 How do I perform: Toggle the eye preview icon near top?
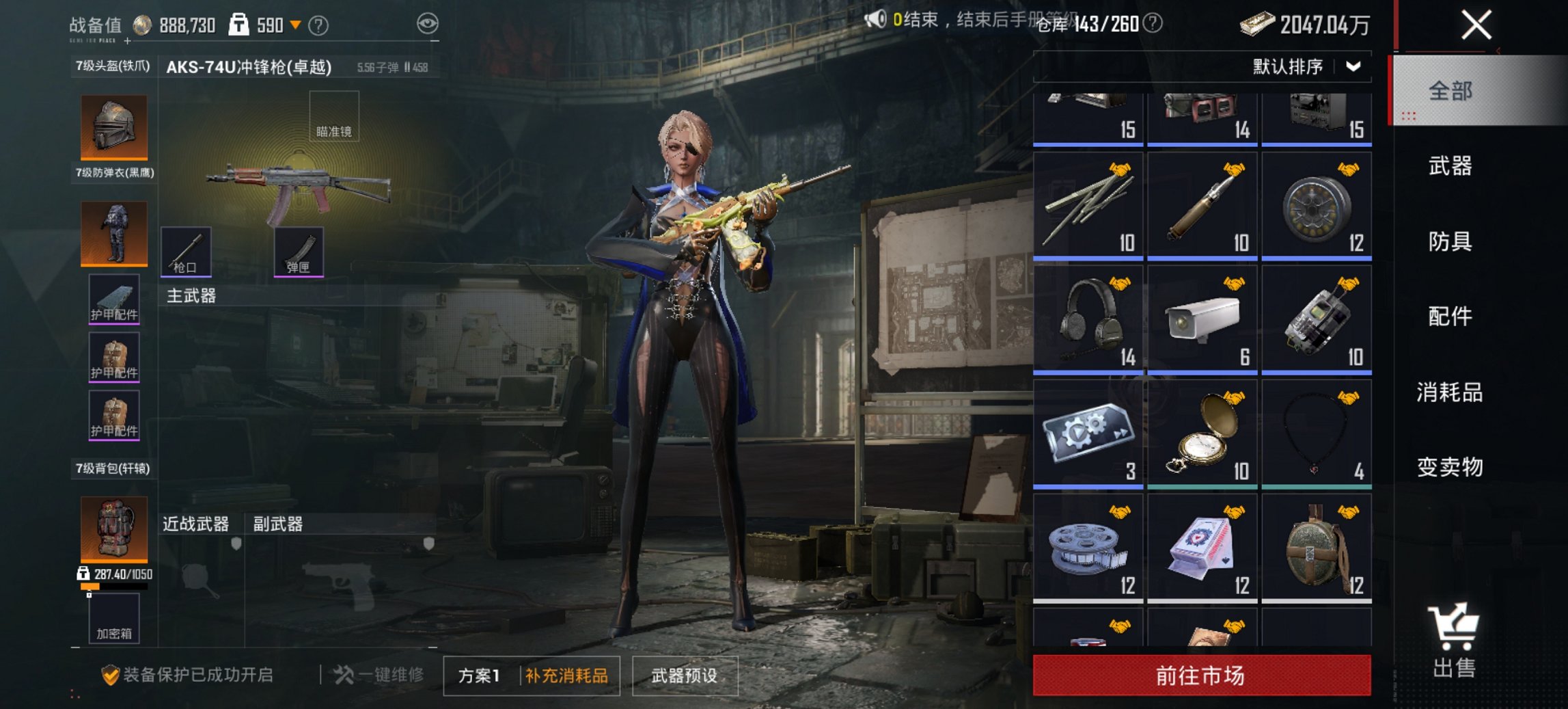pyautogui.click(x=429, y=23)
